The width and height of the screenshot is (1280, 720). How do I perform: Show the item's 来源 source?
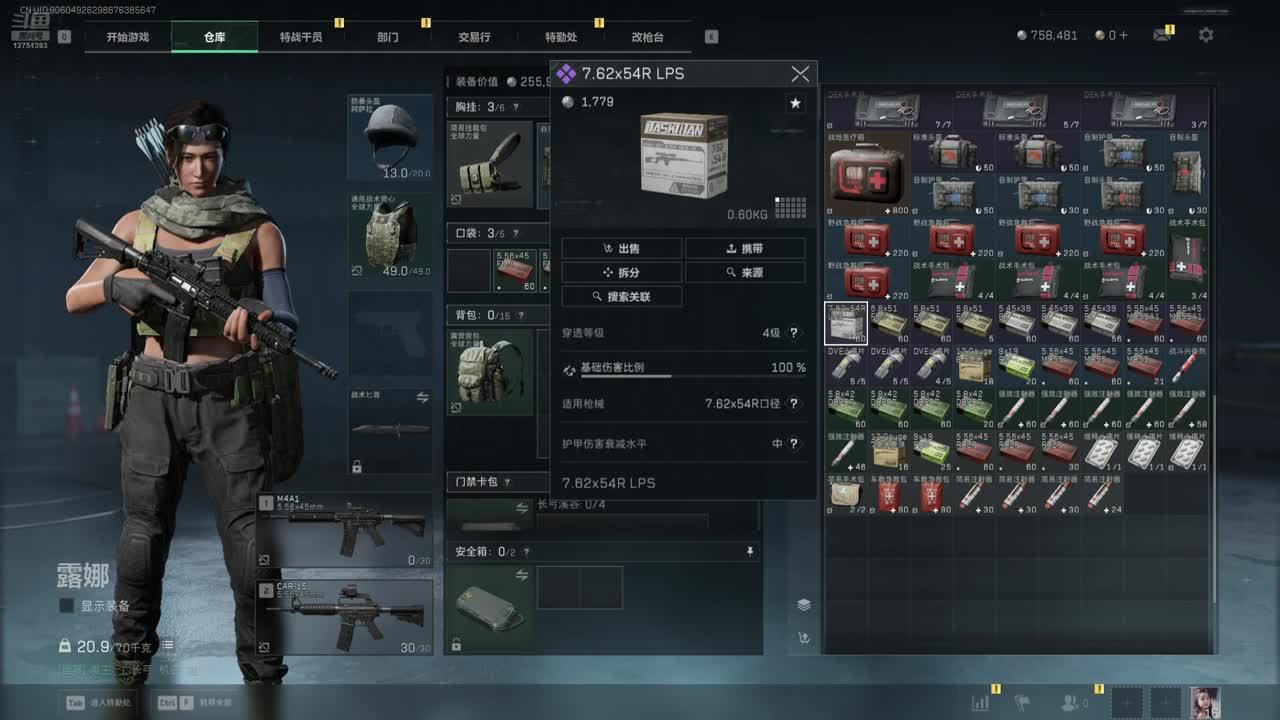(745, 272)
